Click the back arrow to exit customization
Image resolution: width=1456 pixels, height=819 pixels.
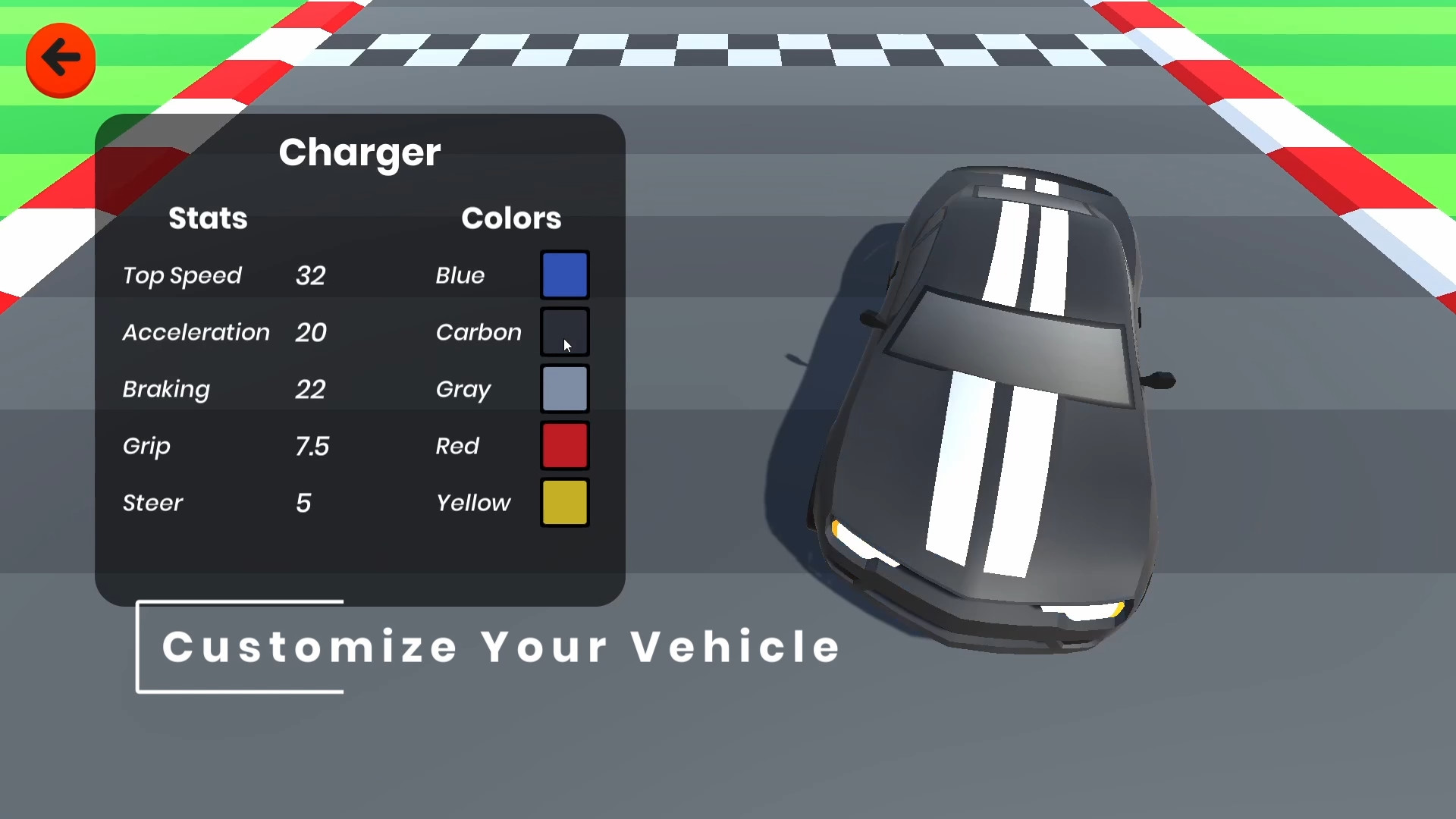click(x=60, y=58)
